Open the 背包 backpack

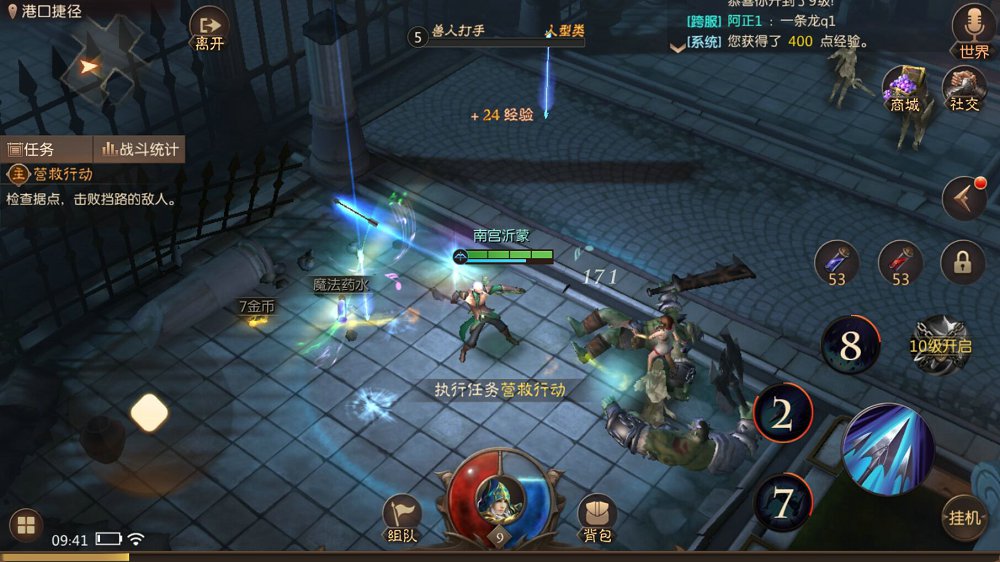[597, 517]
